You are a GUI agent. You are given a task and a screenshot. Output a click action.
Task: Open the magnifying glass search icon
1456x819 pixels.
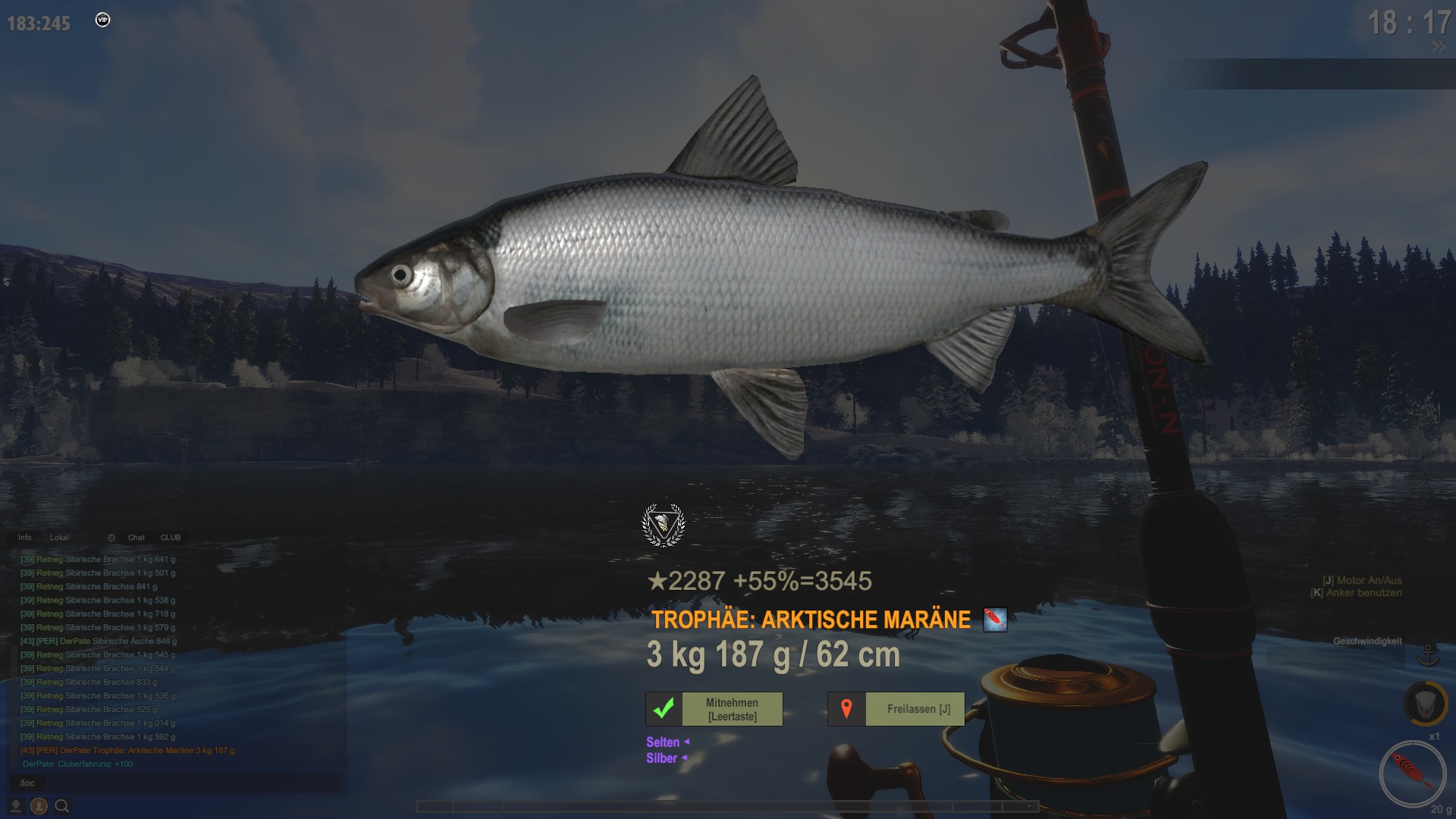coord(62,806)
